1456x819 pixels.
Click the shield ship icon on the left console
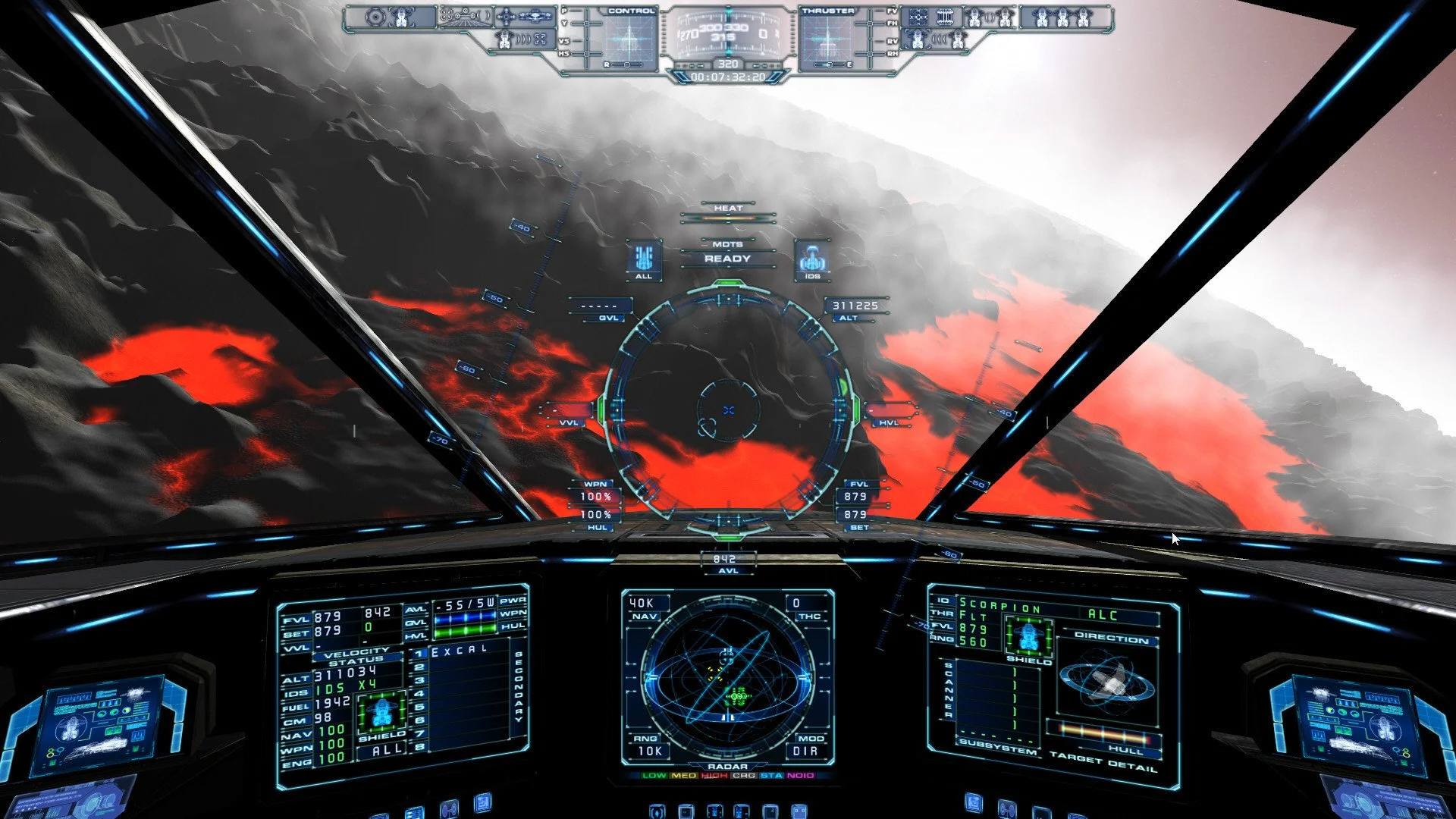(381, 713)
